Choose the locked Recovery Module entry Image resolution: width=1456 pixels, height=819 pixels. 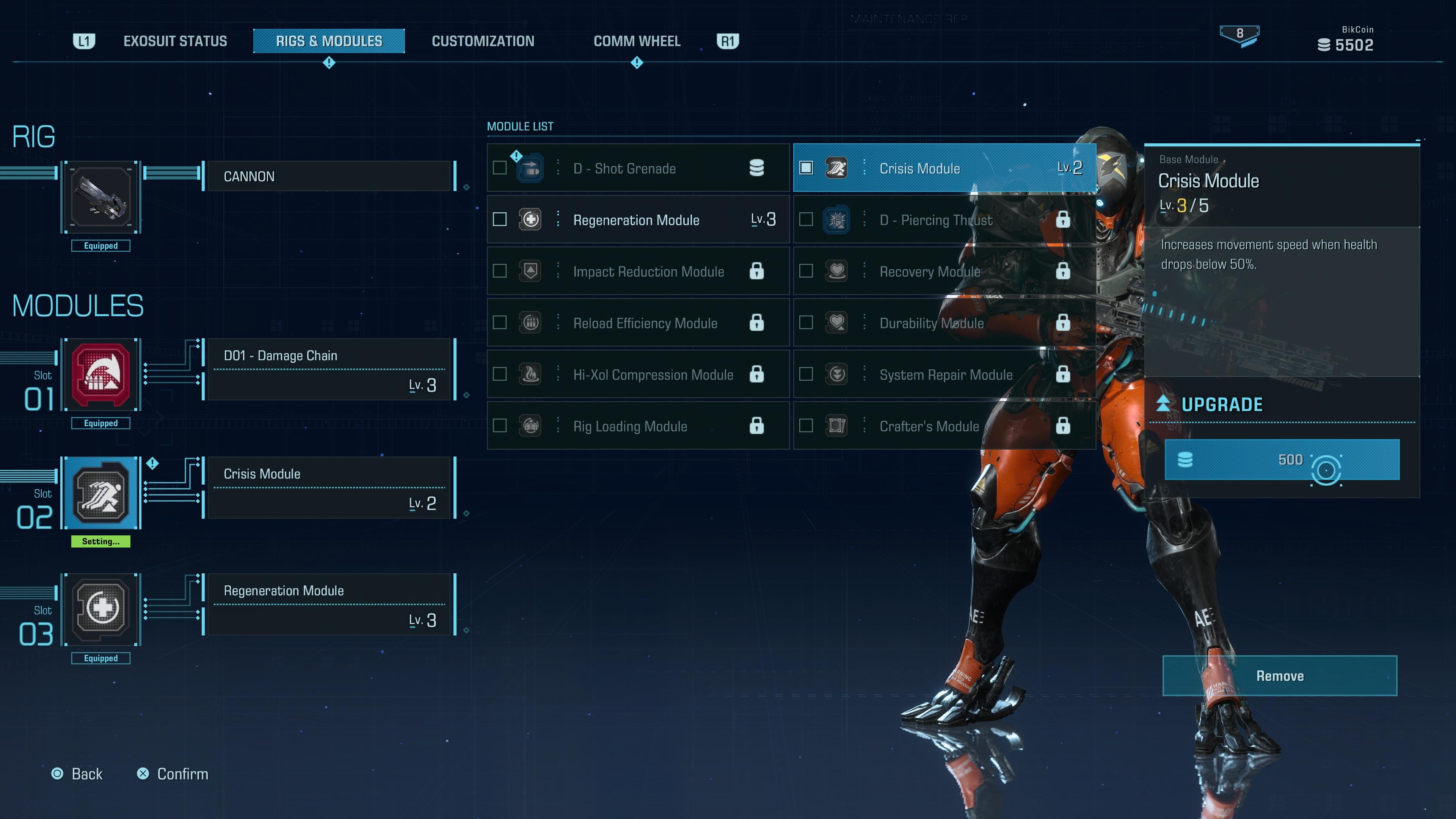tap(944, 271)
